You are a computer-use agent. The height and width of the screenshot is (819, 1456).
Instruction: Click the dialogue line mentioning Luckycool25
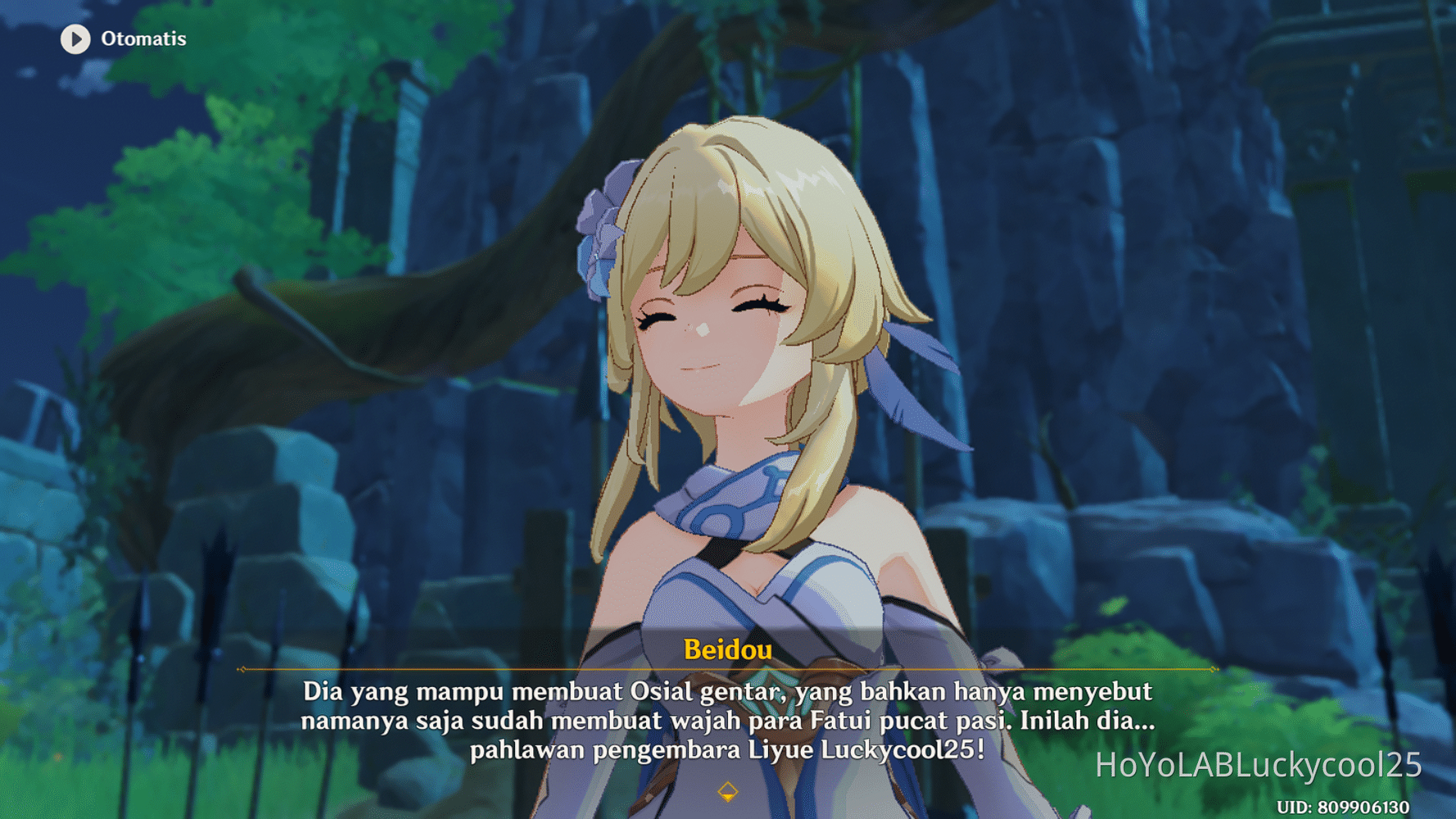click(x=727, y=747)
